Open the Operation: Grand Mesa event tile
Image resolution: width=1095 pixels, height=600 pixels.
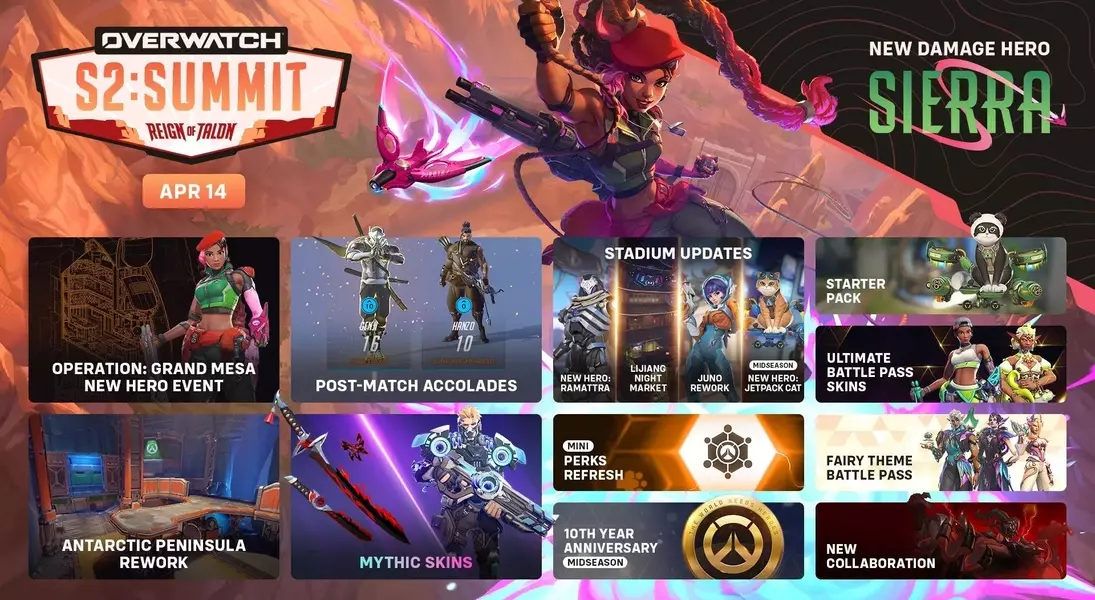pos(153,319)
